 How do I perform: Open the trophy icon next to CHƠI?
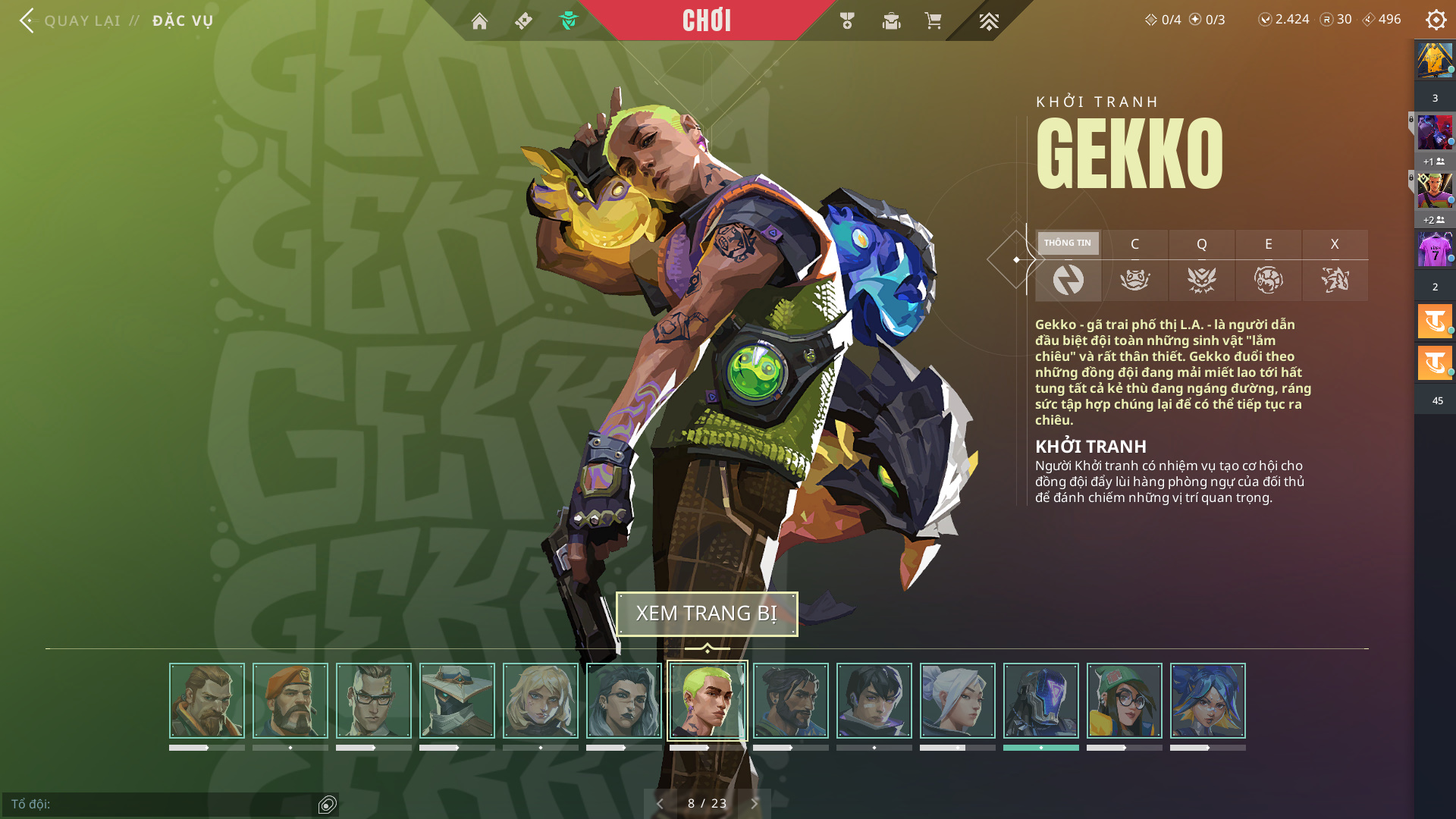coord(847,21)
